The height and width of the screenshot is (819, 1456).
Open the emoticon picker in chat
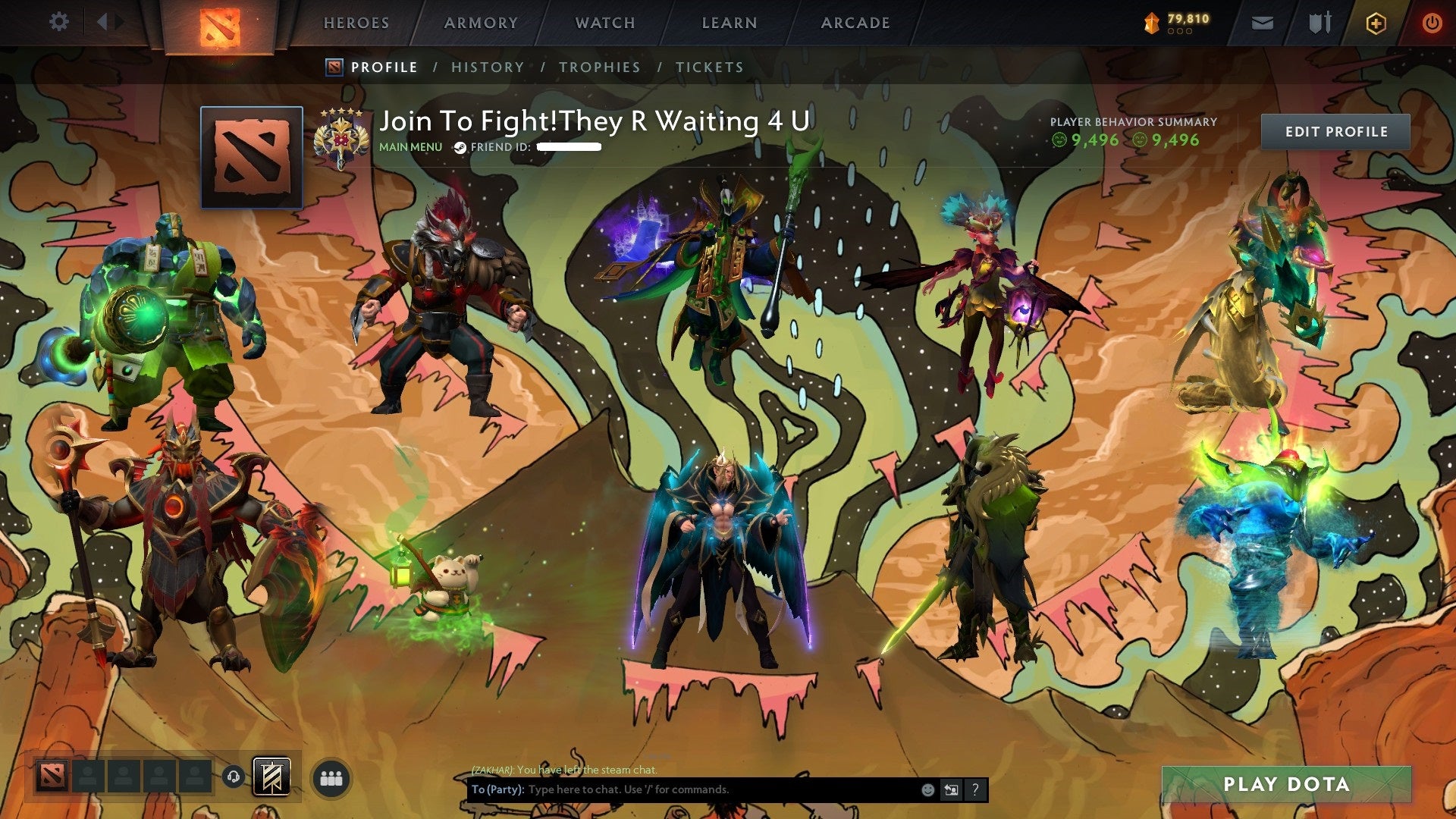[927, 789]
